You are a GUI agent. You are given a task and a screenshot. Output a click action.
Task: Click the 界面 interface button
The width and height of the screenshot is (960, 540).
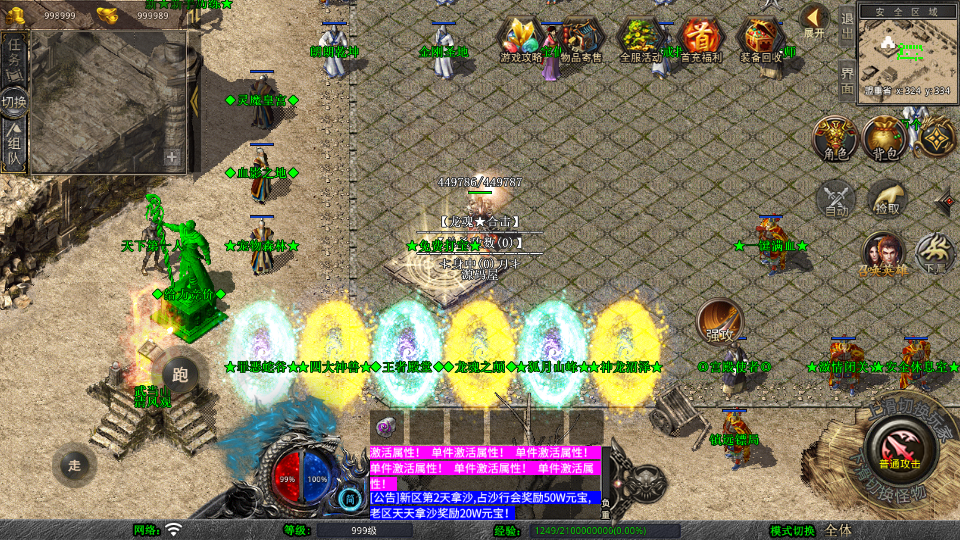[846, 80]
